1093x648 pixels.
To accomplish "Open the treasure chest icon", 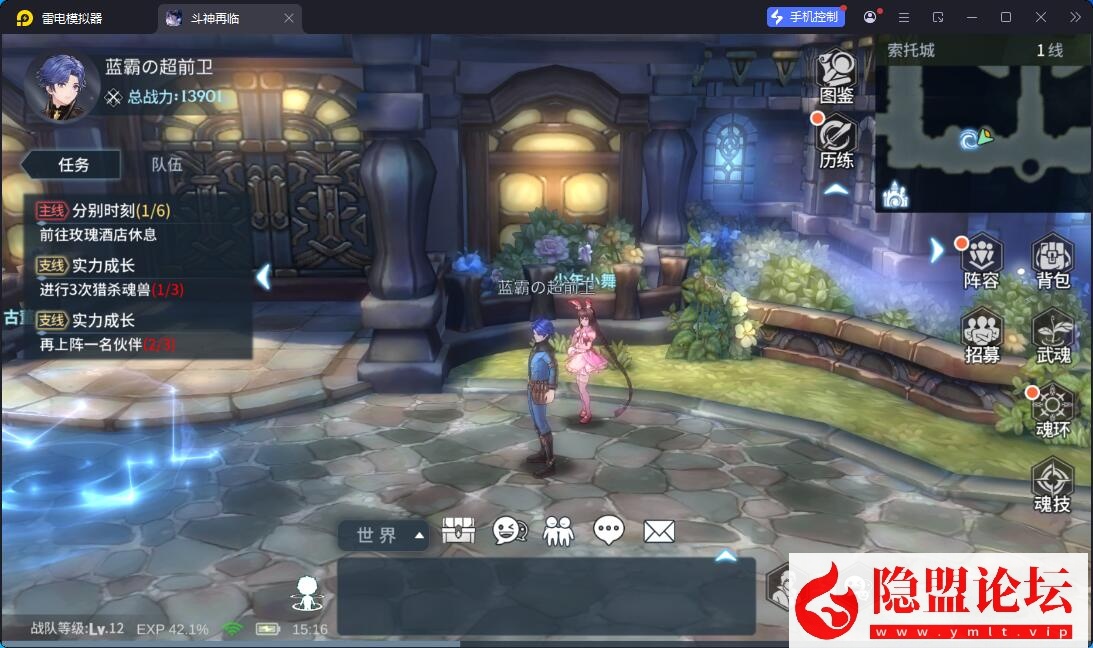I will point(458,531).
